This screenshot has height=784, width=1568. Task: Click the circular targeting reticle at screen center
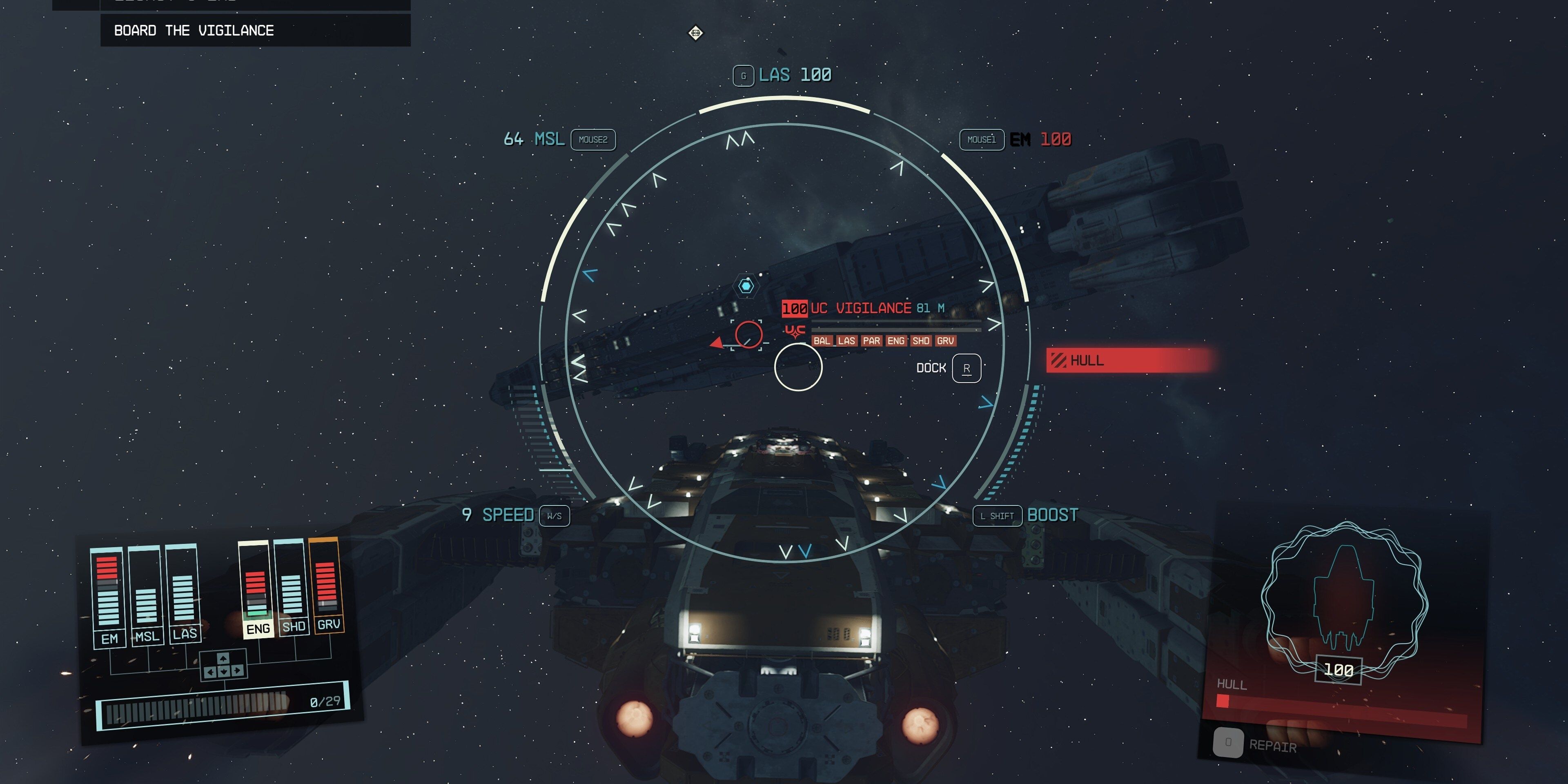tap(799, 368)
